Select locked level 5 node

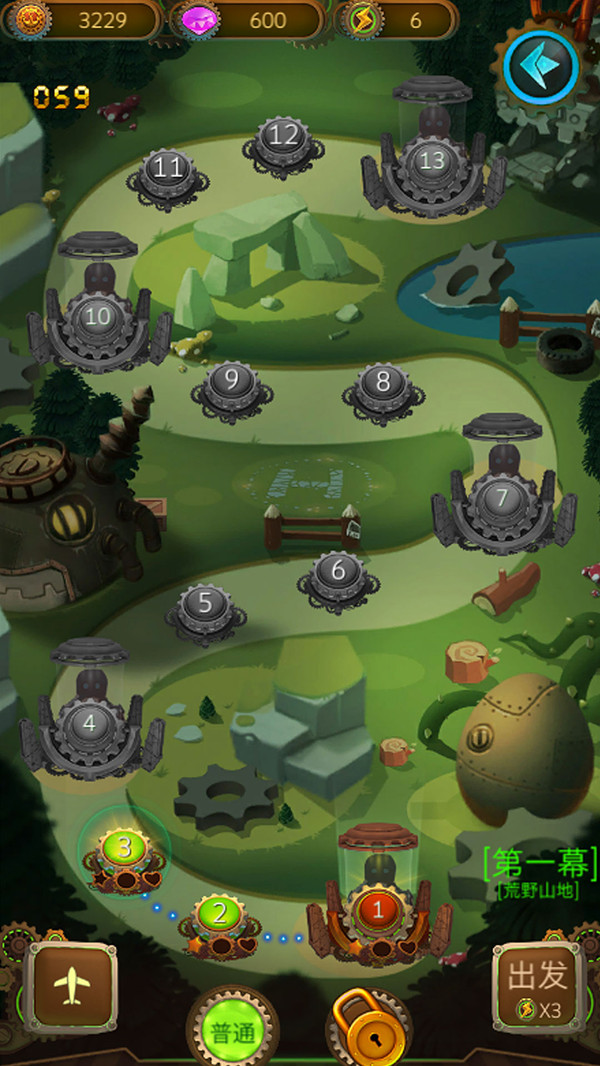206,605
